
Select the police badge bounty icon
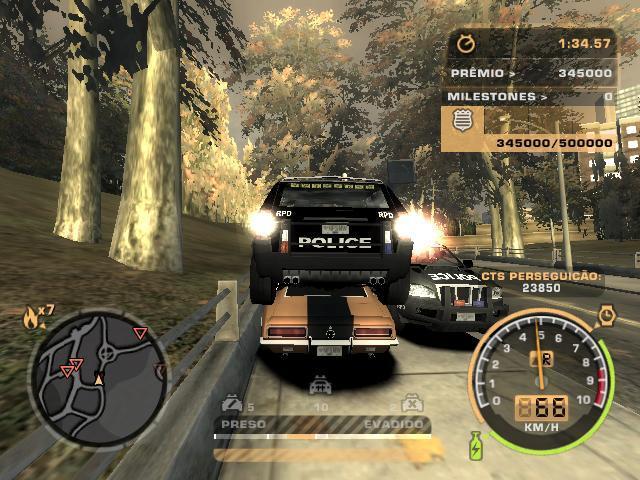[463, 120]
